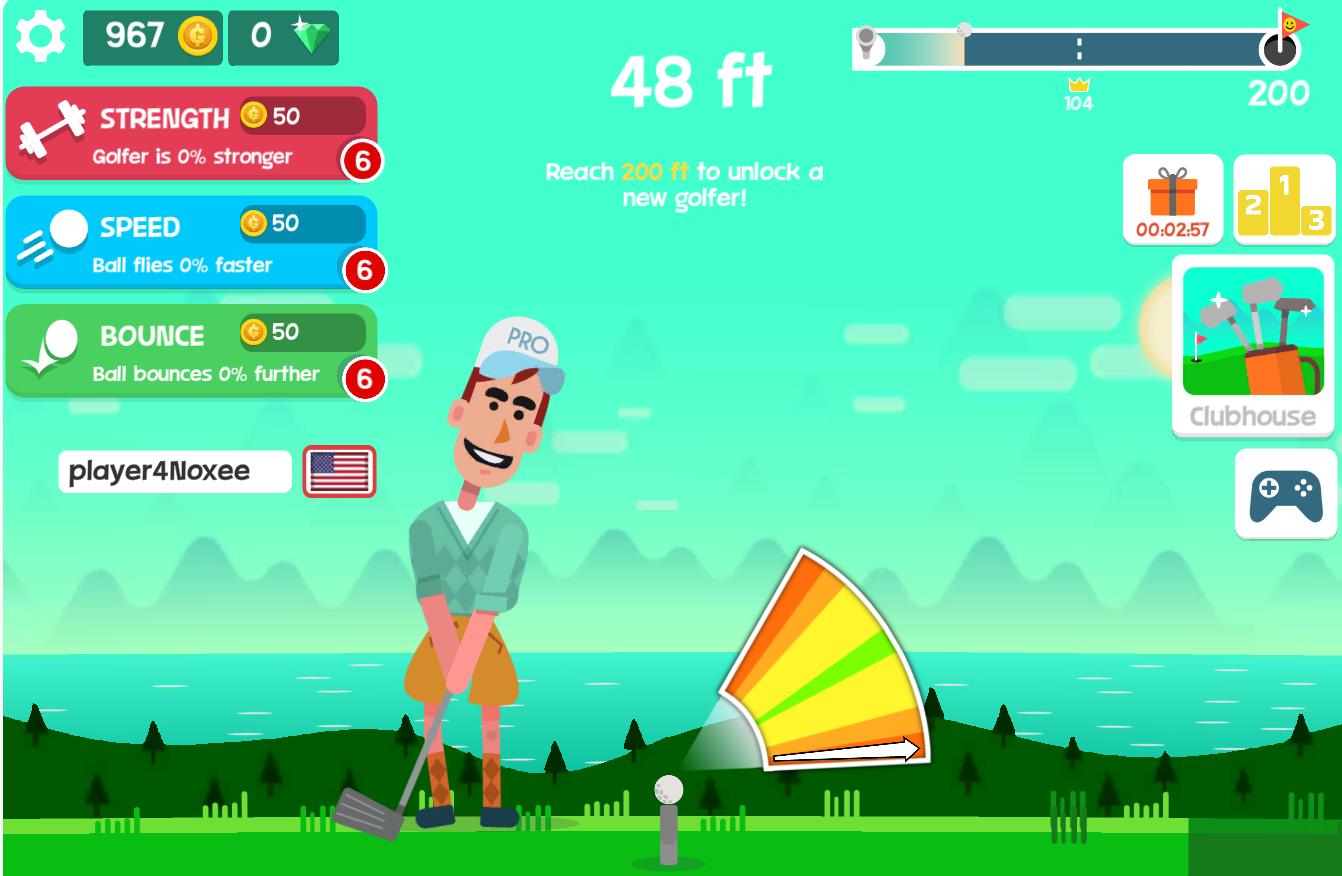Click the gift box reward icon
This screenshot has width=1342, height=876.
[1173, 199]
